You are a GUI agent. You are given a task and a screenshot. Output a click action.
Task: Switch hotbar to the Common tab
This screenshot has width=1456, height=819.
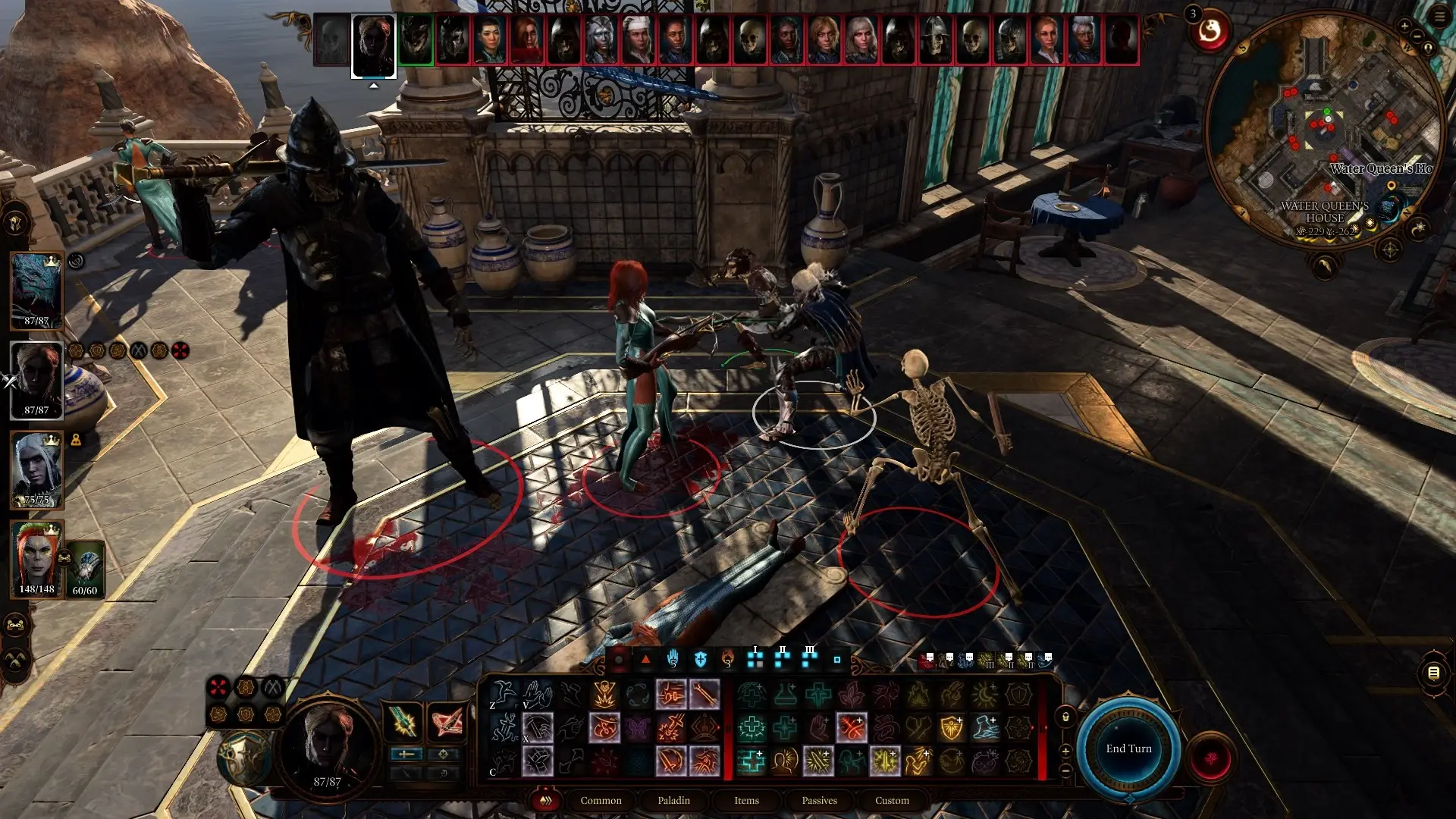[601, 800]
